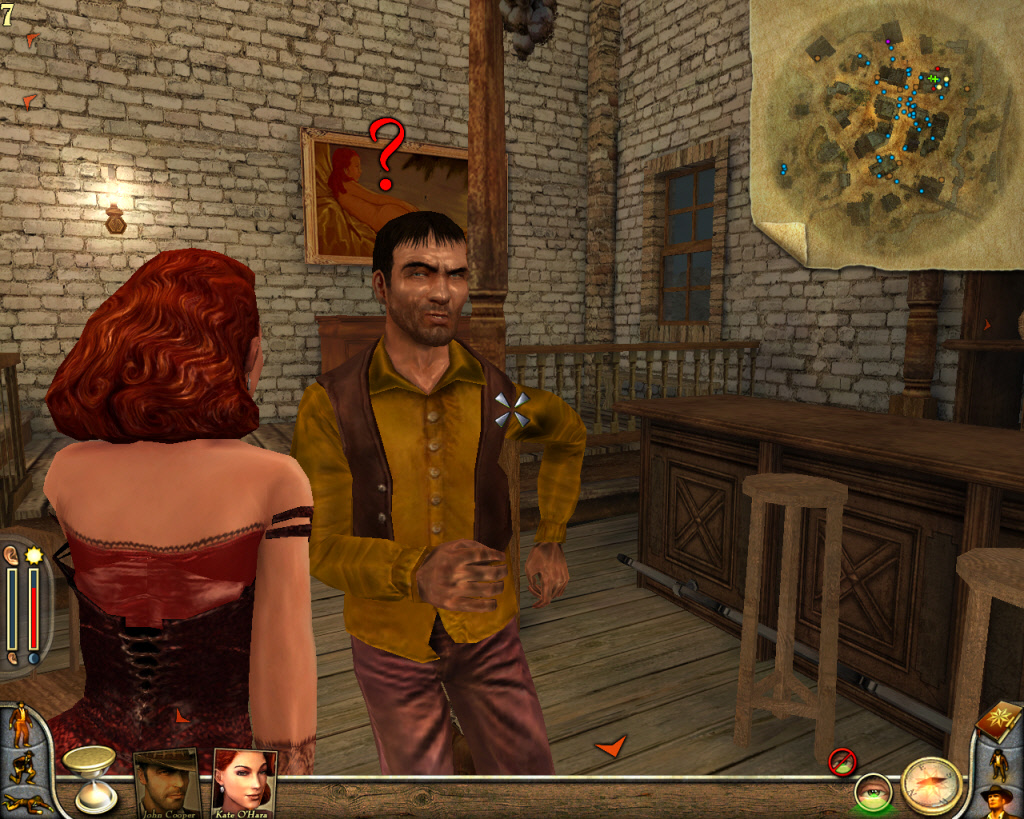The image size is (1024, 819).
Task: Click the crossed-out eye icon
Action: [x=842, y=761]
